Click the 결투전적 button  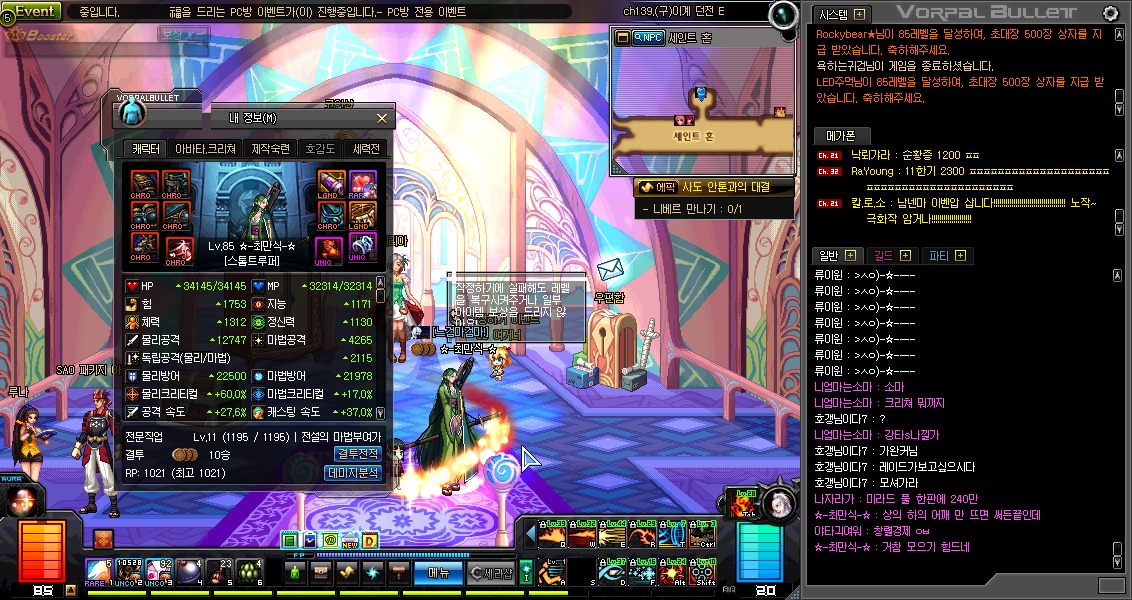357,454
